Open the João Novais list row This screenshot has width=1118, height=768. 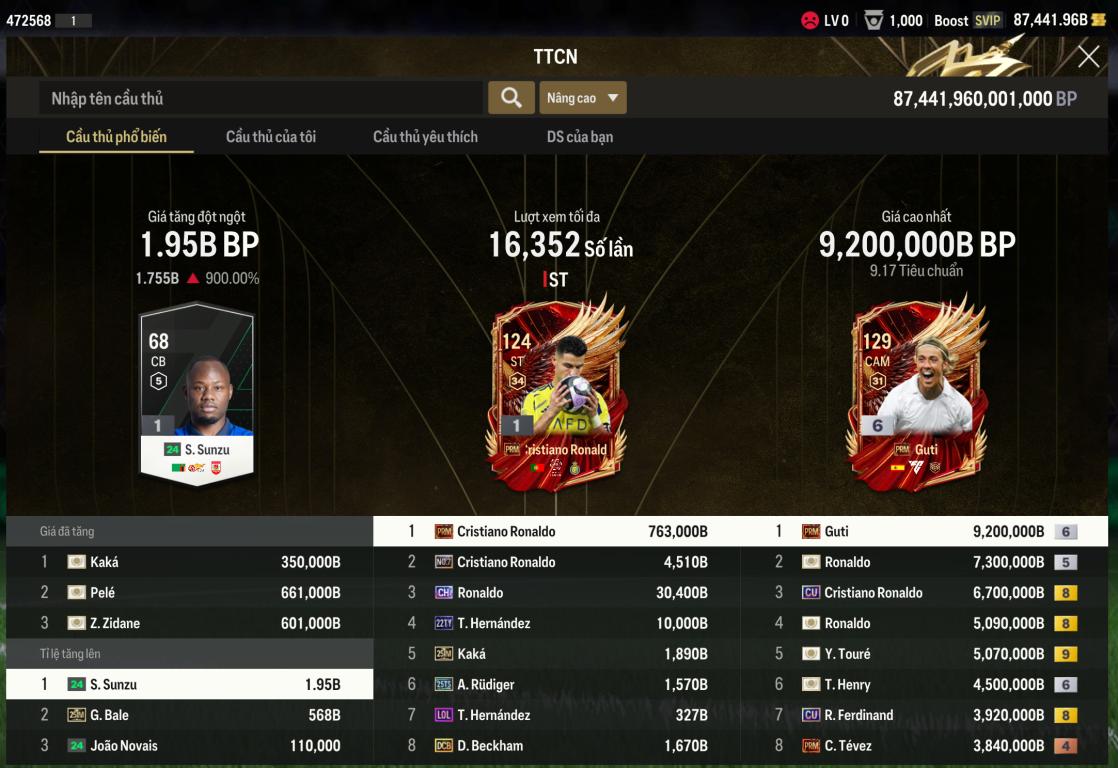190,746
